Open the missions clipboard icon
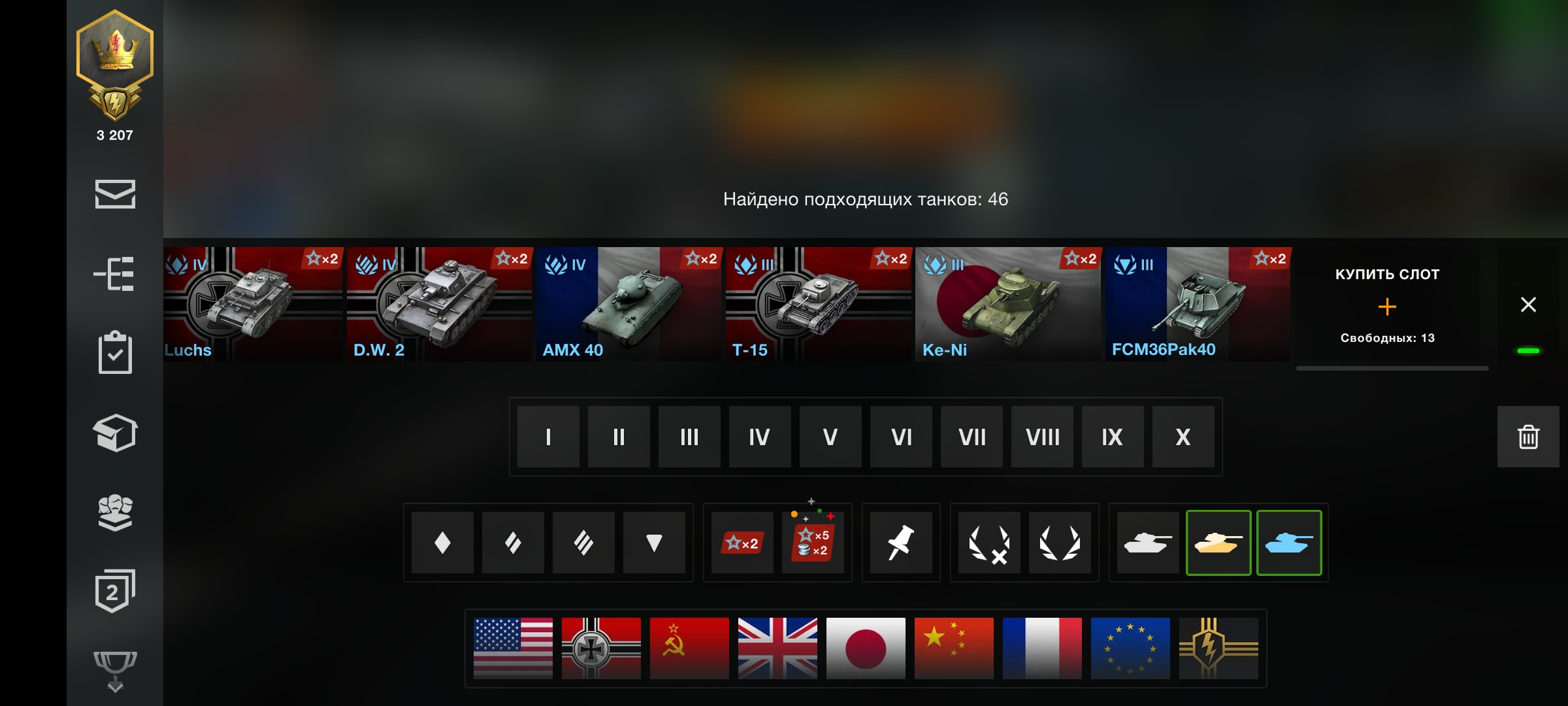The width and height of the screenshot is (1568, 706). 115,353
